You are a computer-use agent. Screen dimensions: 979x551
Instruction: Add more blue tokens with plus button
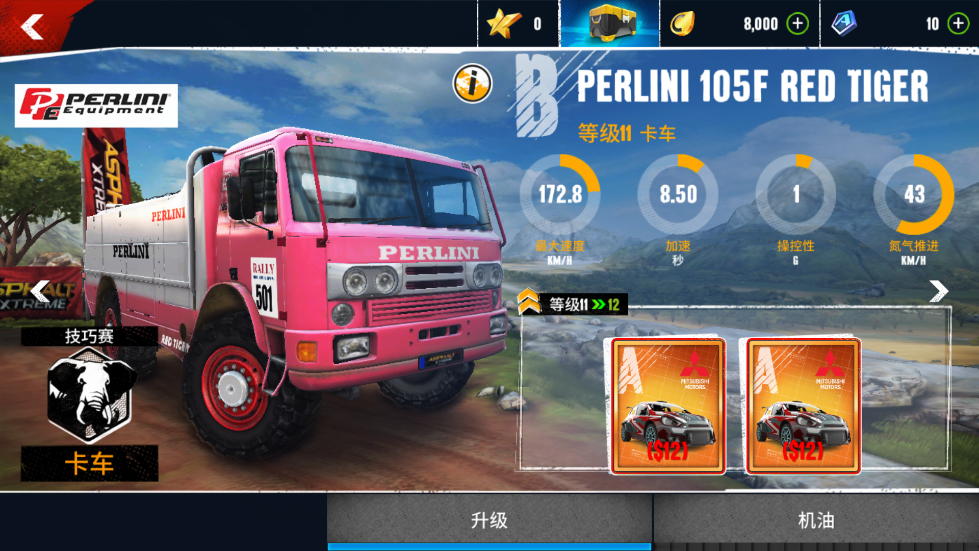pyautogui.click(x=957, y=24)
